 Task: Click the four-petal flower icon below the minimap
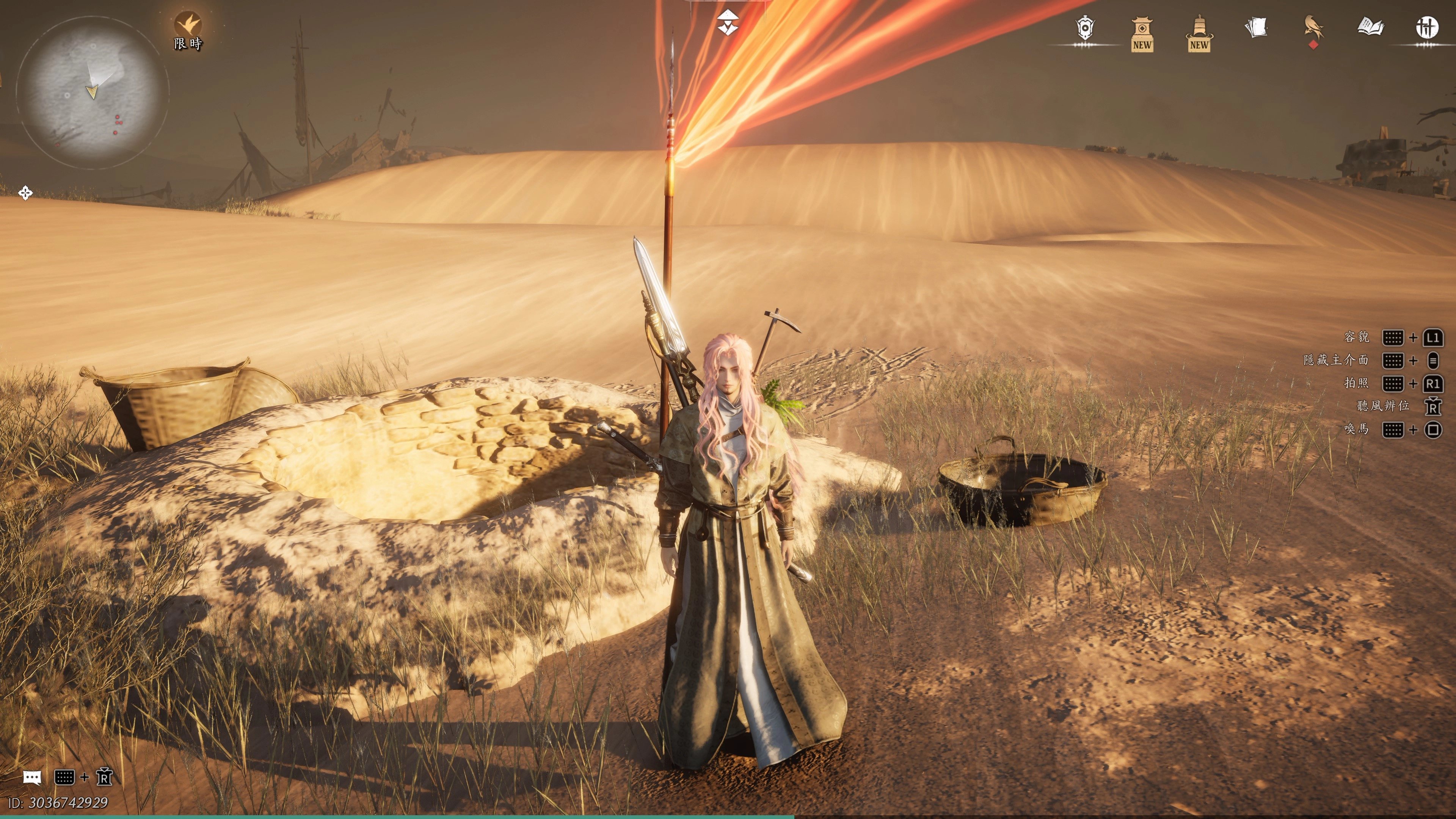pos(25,193)
